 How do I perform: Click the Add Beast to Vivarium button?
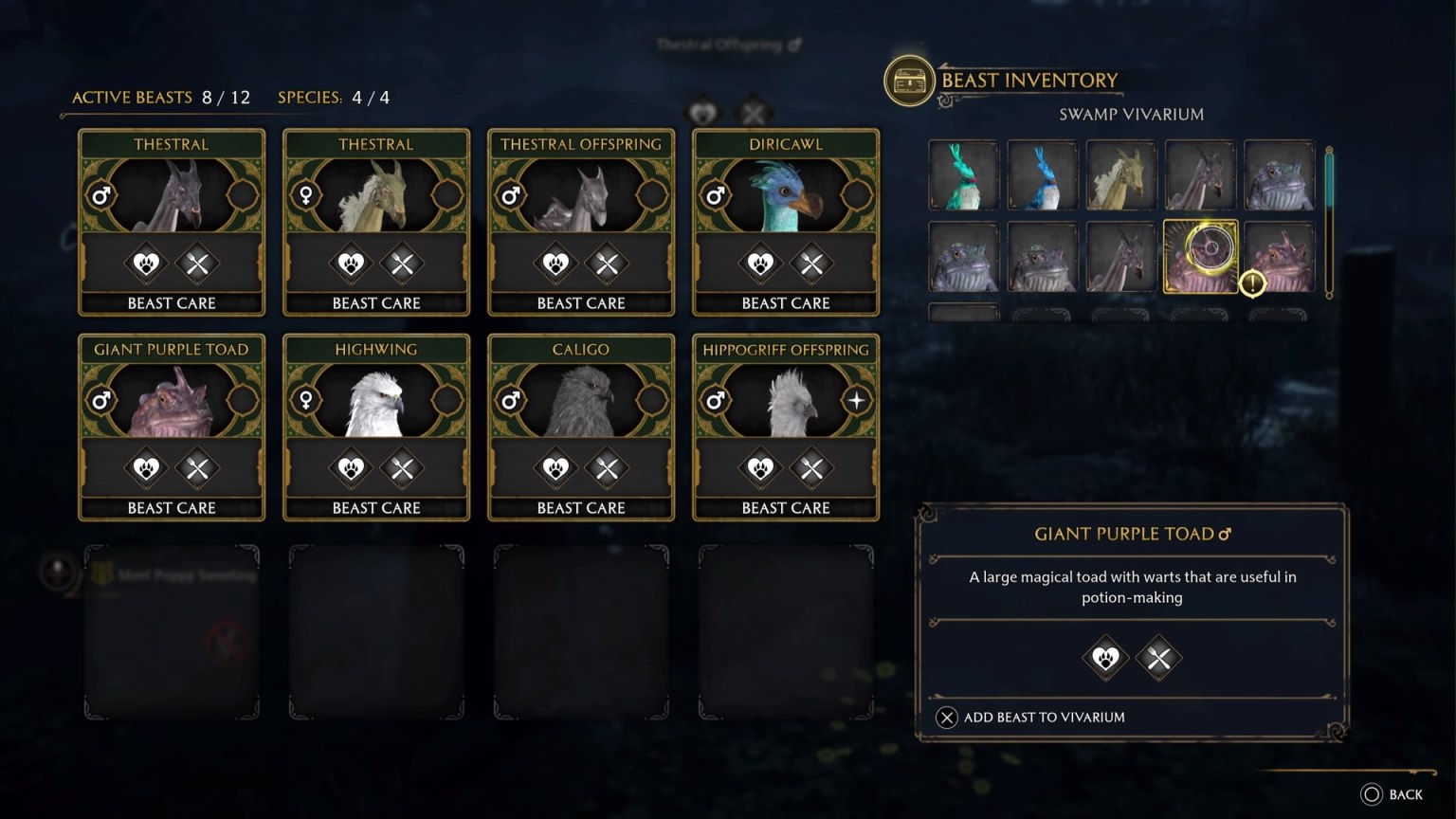tap(1030, 718)
